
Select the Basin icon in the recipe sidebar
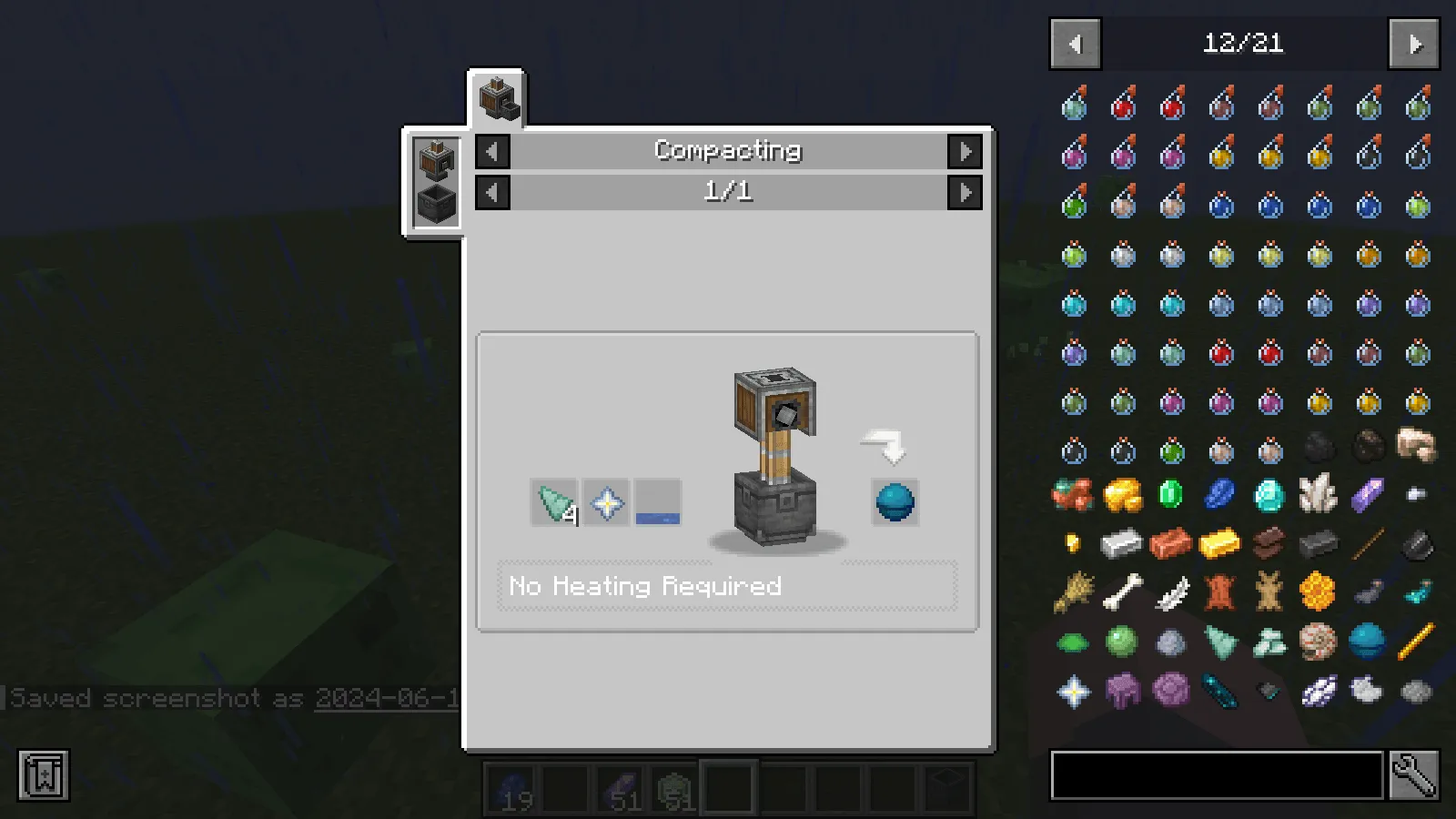click(x=434, y=202)
